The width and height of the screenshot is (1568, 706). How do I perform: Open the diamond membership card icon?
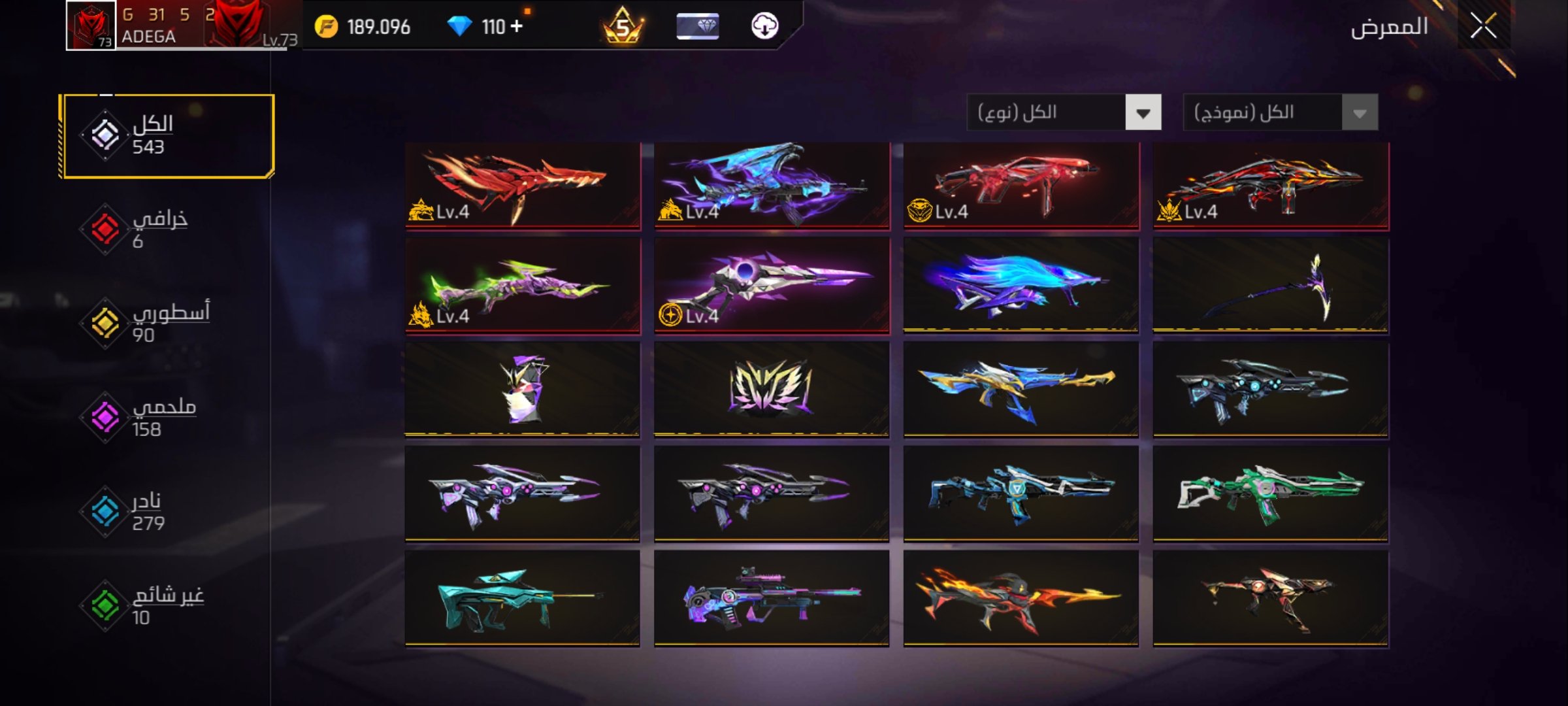[697, 26]
